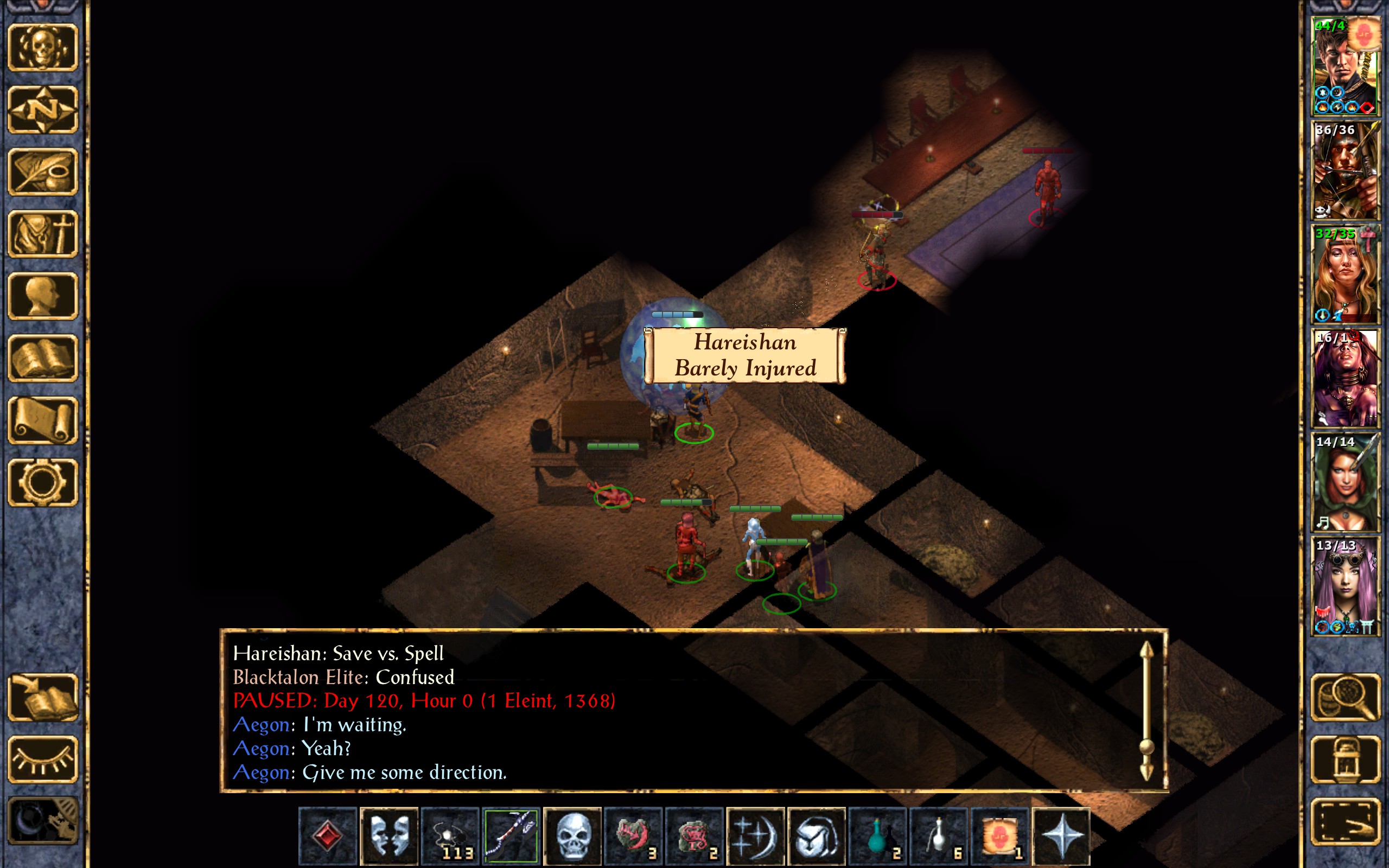Select the party portrait showing 36/36
This screenshot has width=1389, height=868.
[1345, 170]
